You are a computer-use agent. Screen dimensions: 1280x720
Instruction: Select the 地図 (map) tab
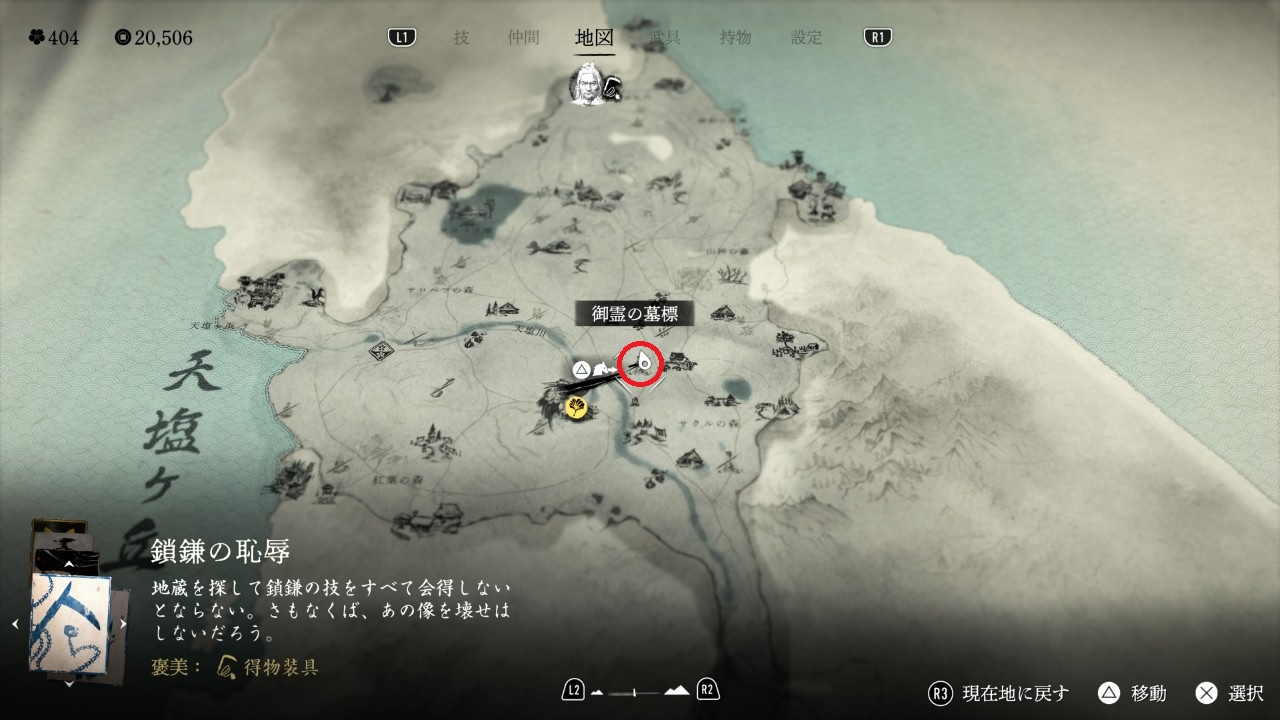594,38
